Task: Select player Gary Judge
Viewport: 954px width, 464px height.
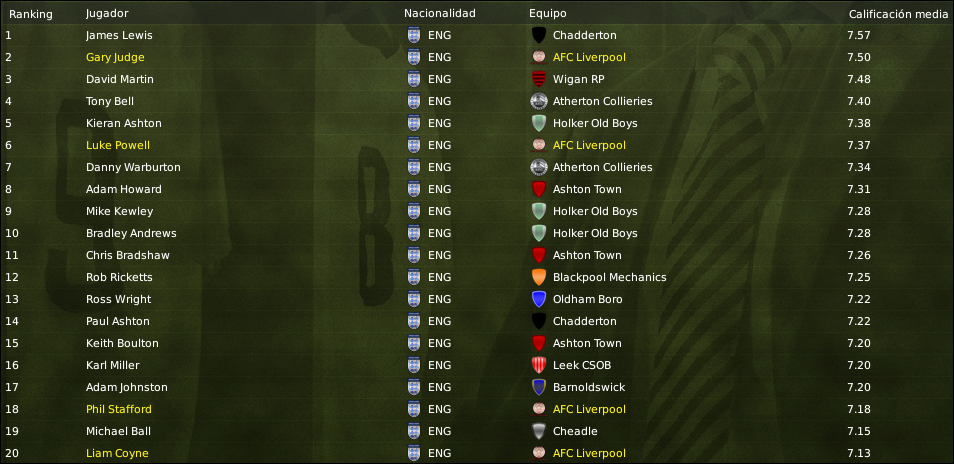Action: 115,57
